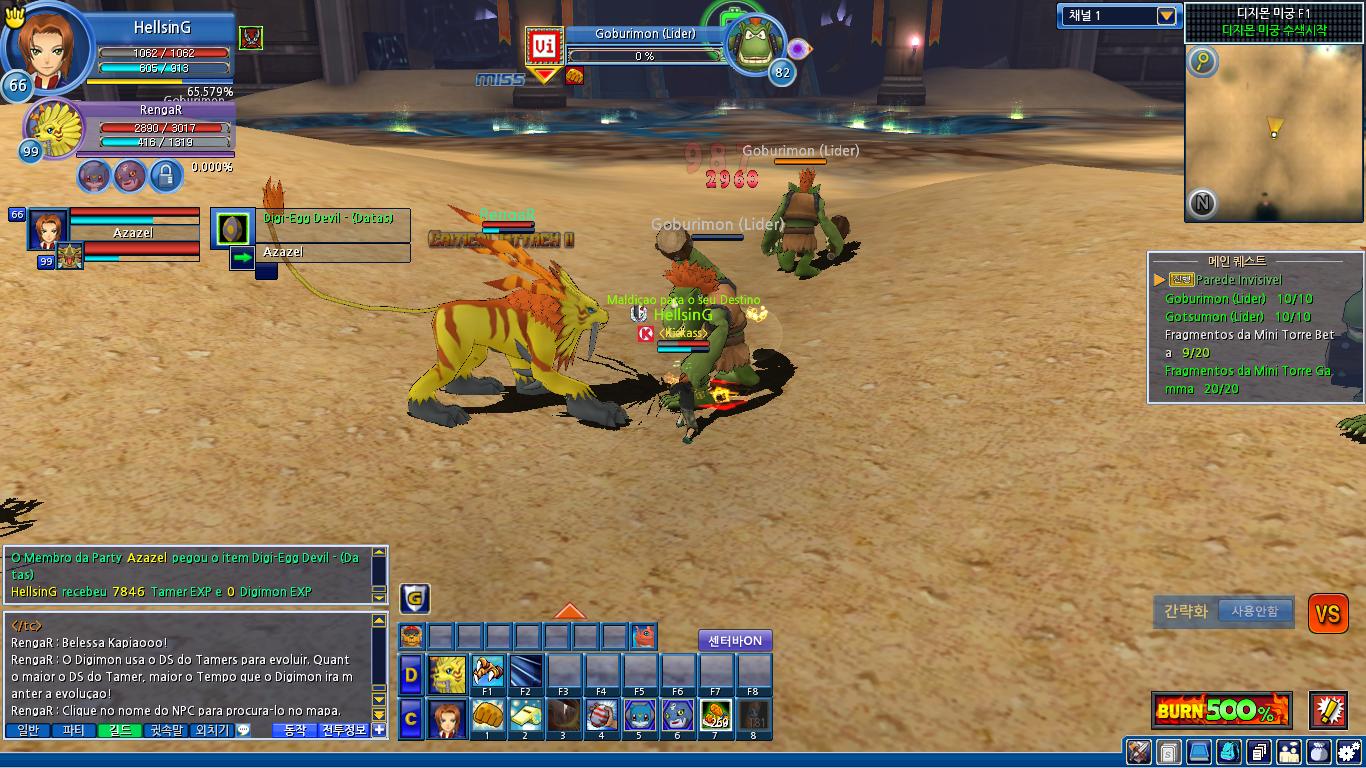The height and width of the screenshot is (768, 1366).
Task: Open the yellow exclamation notification icon
Action: (x=1328, y=710)
